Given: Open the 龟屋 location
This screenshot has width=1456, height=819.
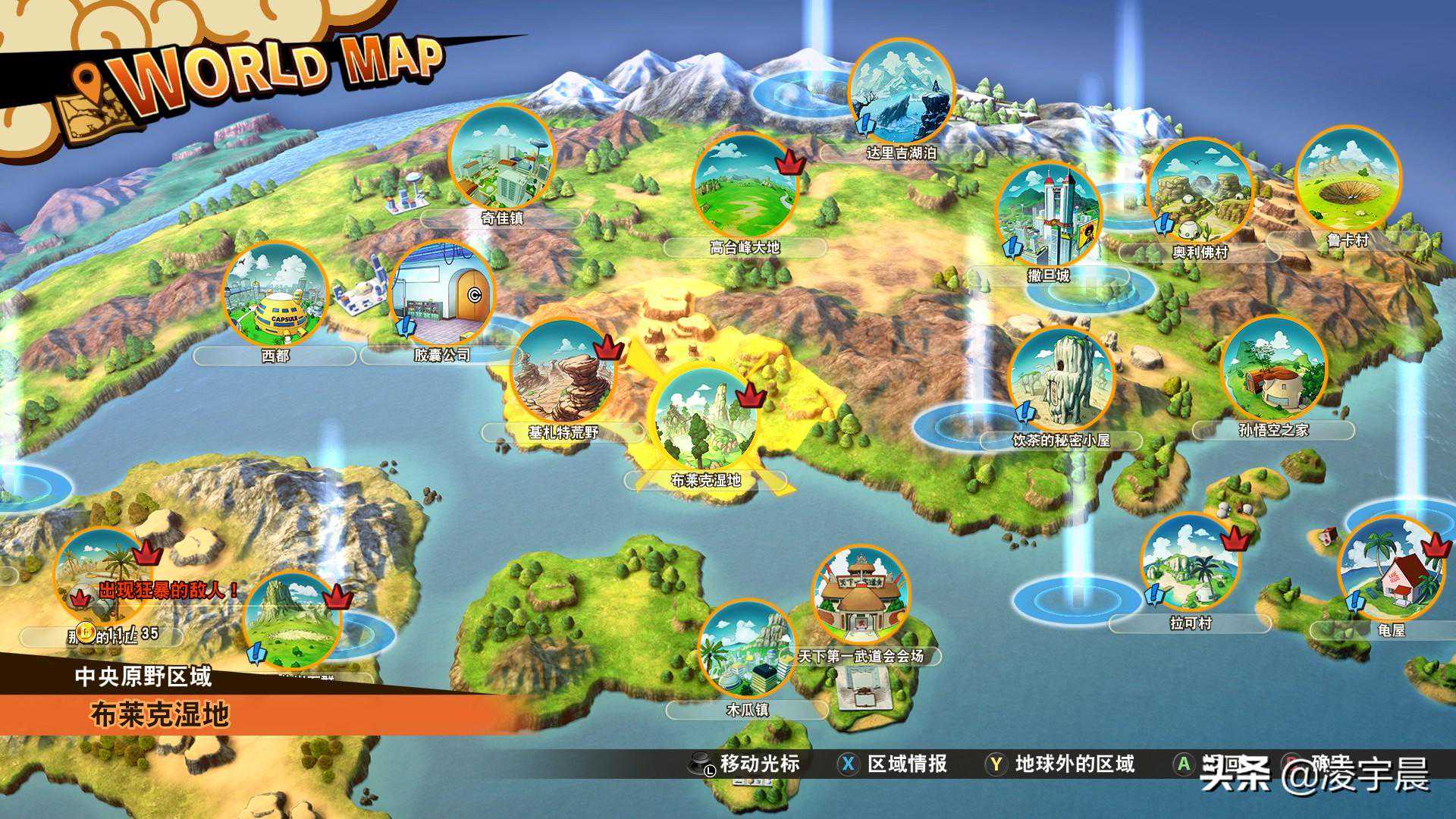Looking at the screenshot, I should coord(1391,569).
